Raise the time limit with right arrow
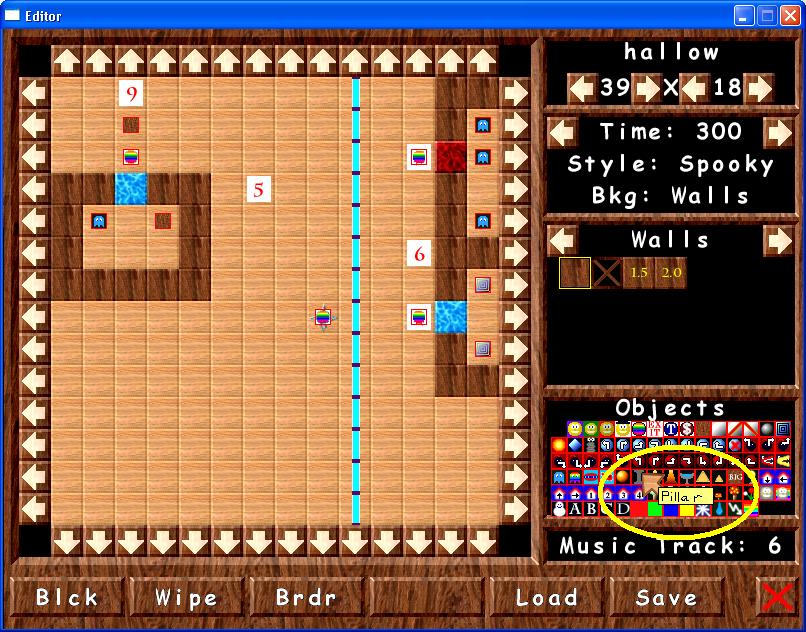The width and height of the screenshot is (806, 632). (778, 132)
